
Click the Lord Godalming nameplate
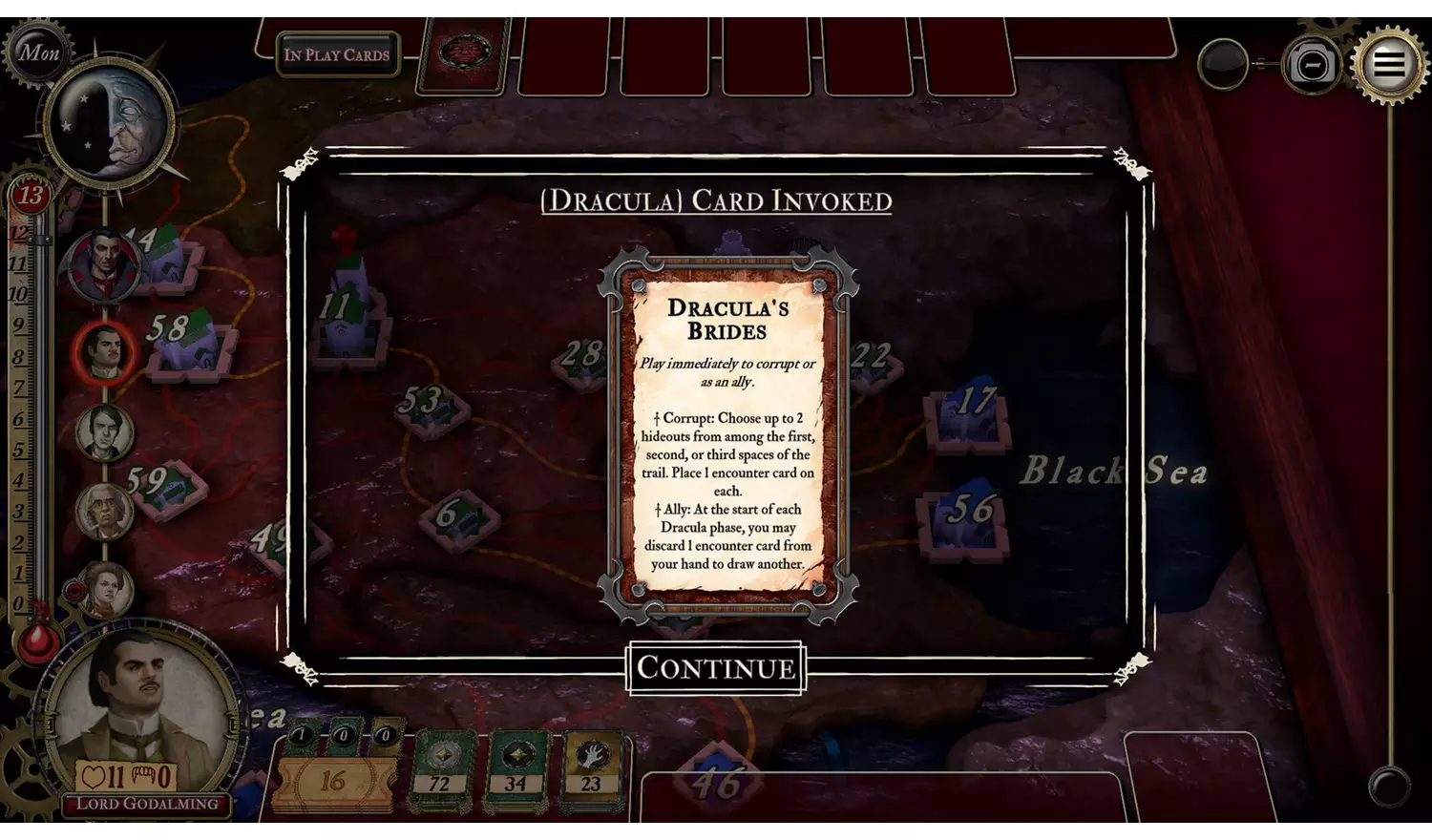pyautogui.click(x=143, y=805)
